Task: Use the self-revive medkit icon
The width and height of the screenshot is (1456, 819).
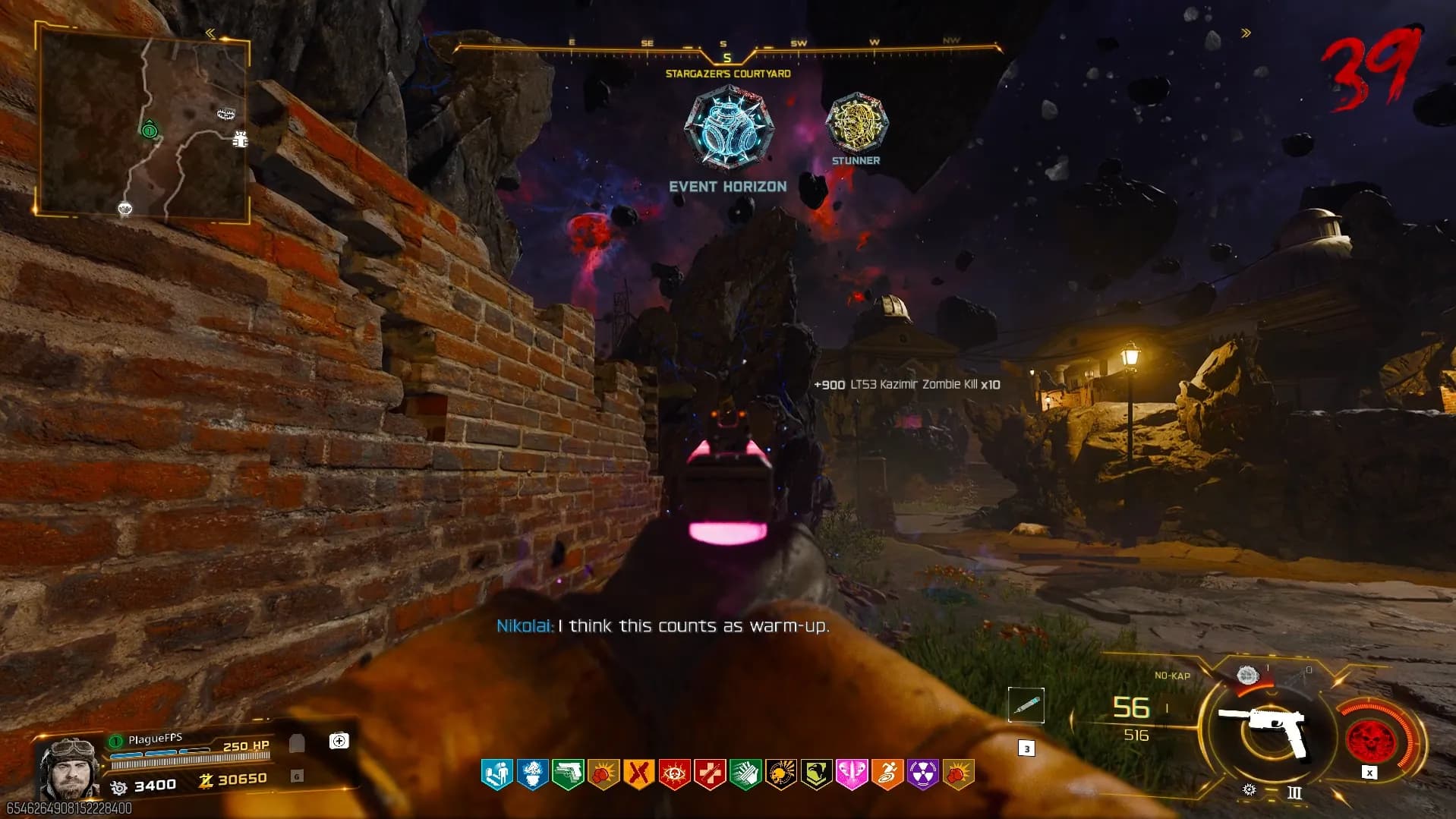Action: coord(339,741)
